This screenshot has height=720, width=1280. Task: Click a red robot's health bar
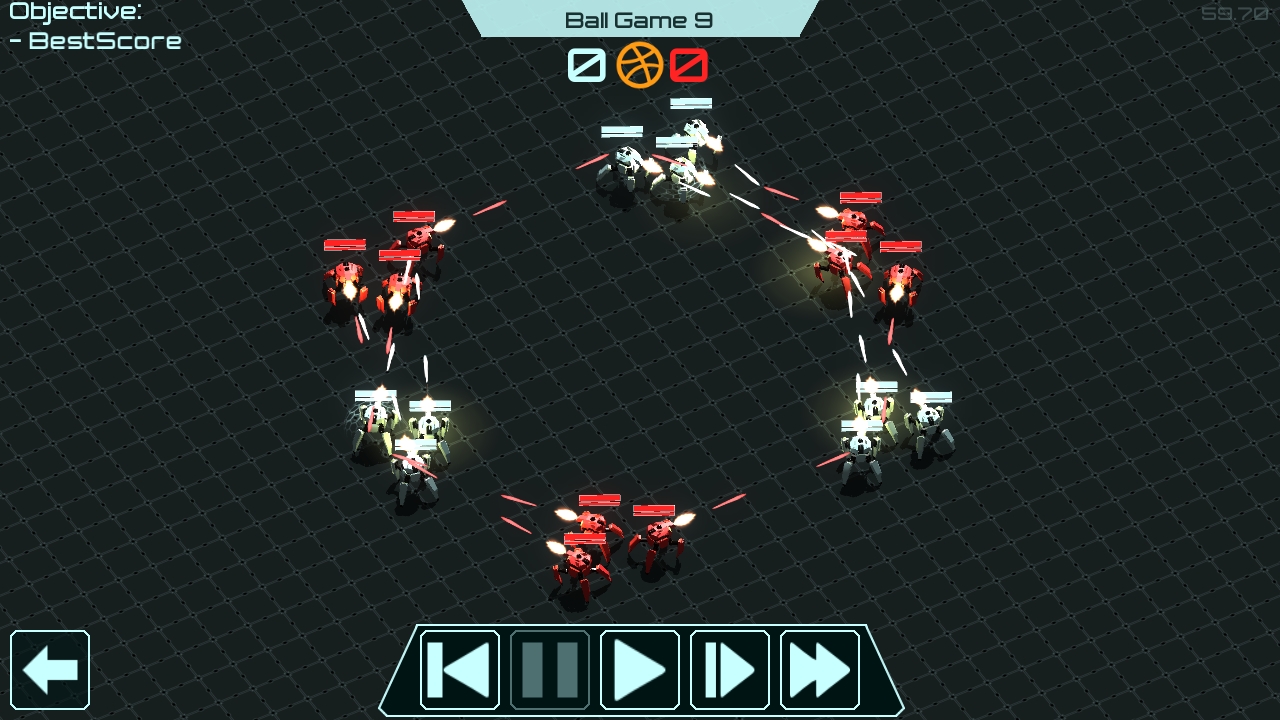pos(597,498)
